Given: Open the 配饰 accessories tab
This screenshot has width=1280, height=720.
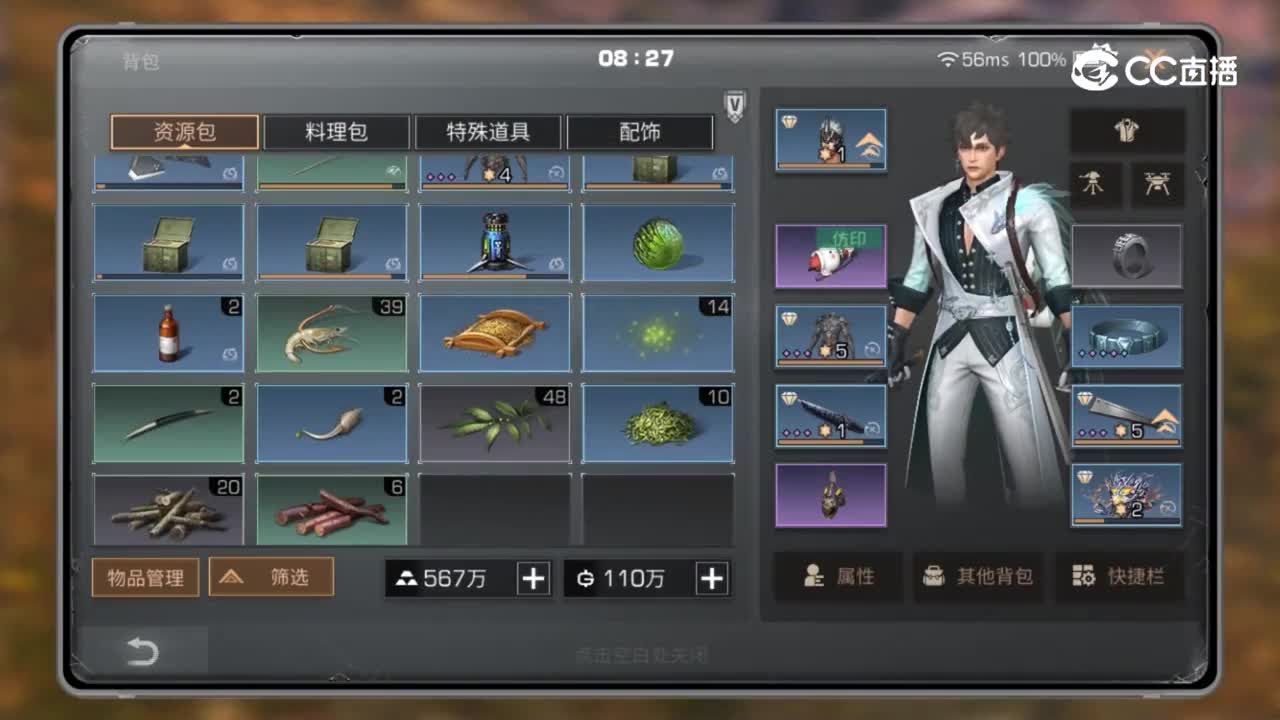Looking at the screenshot, I should [x=640, y=131].
